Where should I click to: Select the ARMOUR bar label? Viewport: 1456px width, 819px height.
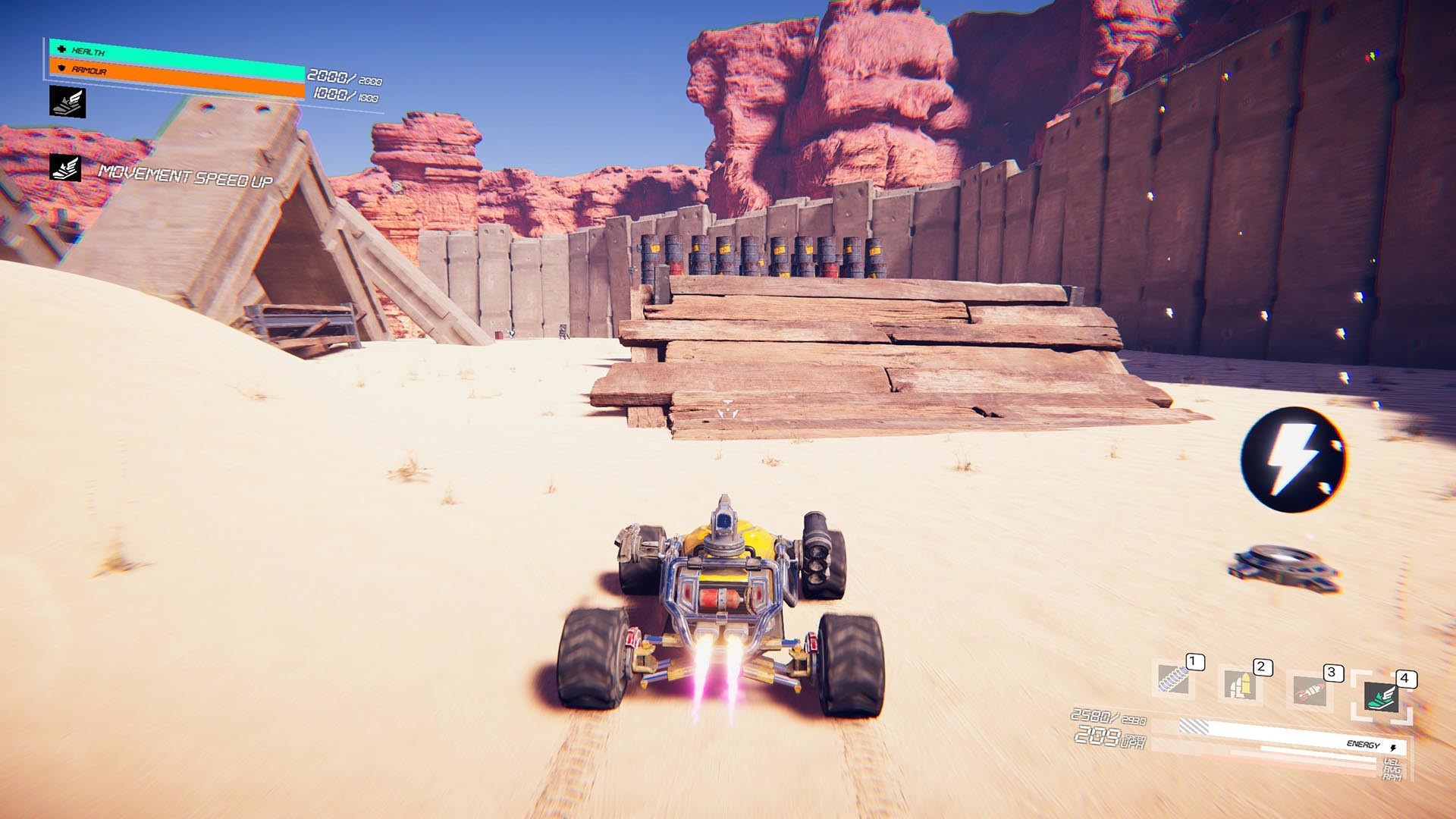(89, 71)
